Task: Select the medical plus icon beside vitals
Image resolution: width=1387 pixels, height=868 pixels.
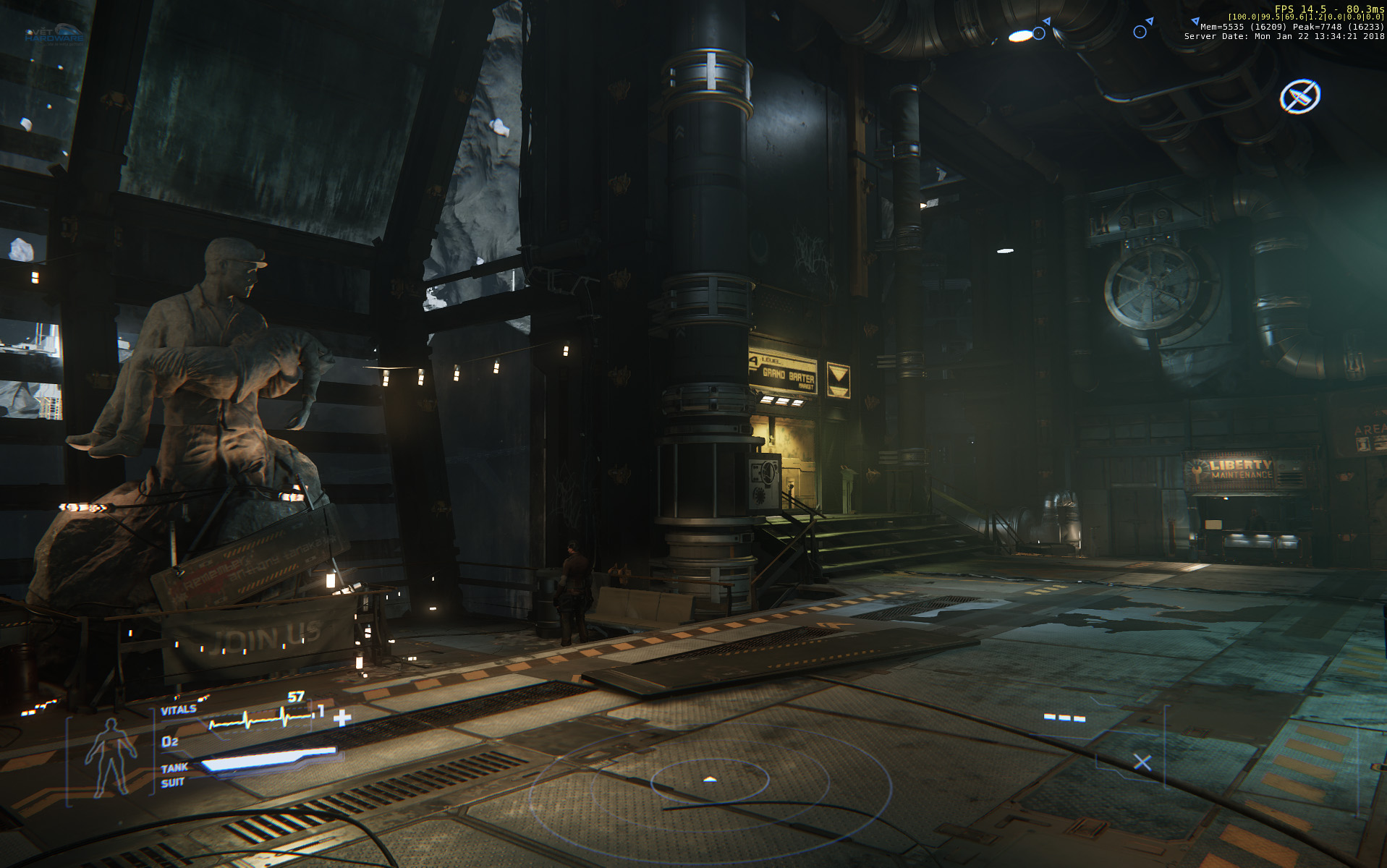Action: (x=342, y=718)
